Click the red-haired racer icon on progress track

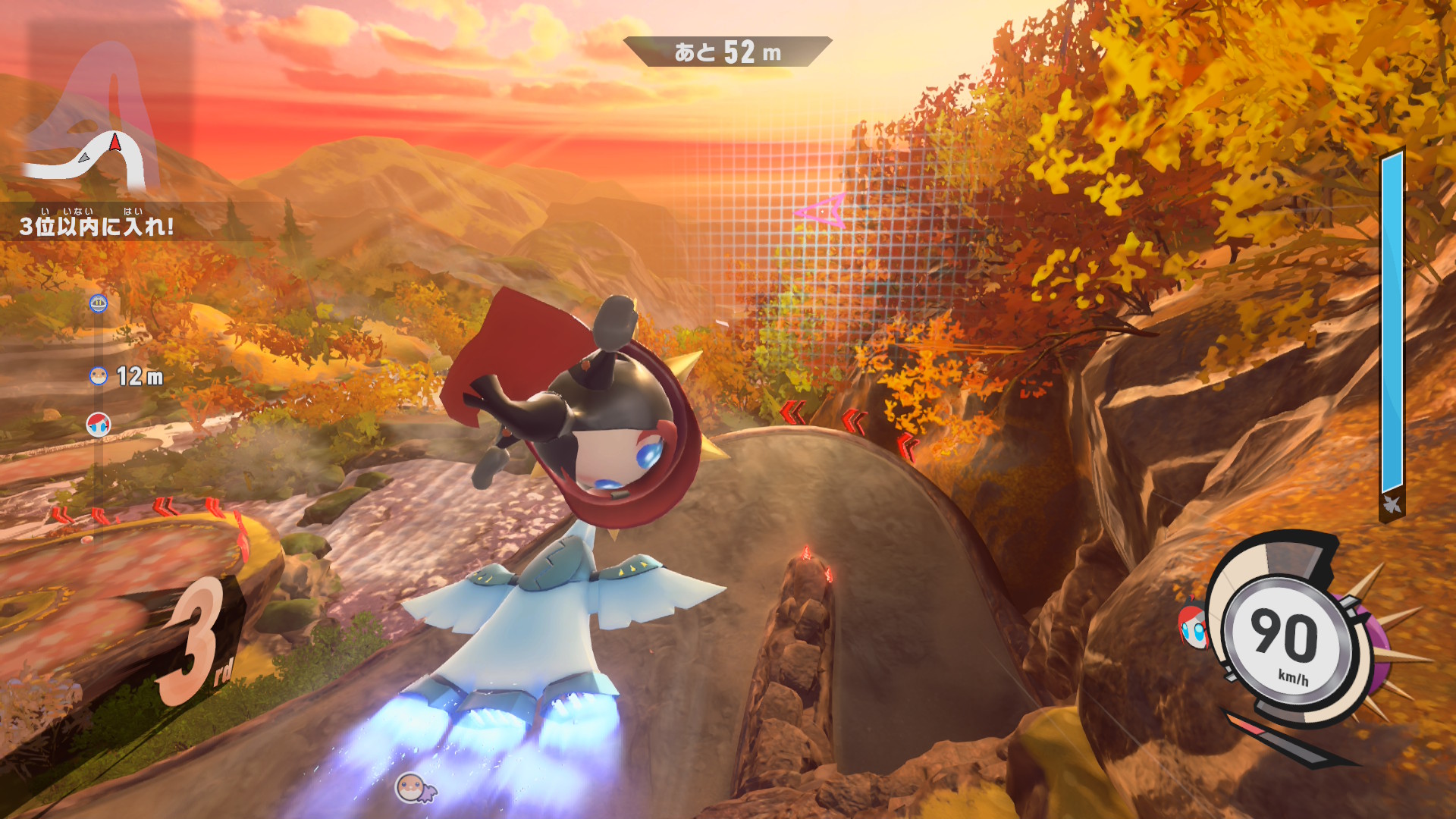99,424
